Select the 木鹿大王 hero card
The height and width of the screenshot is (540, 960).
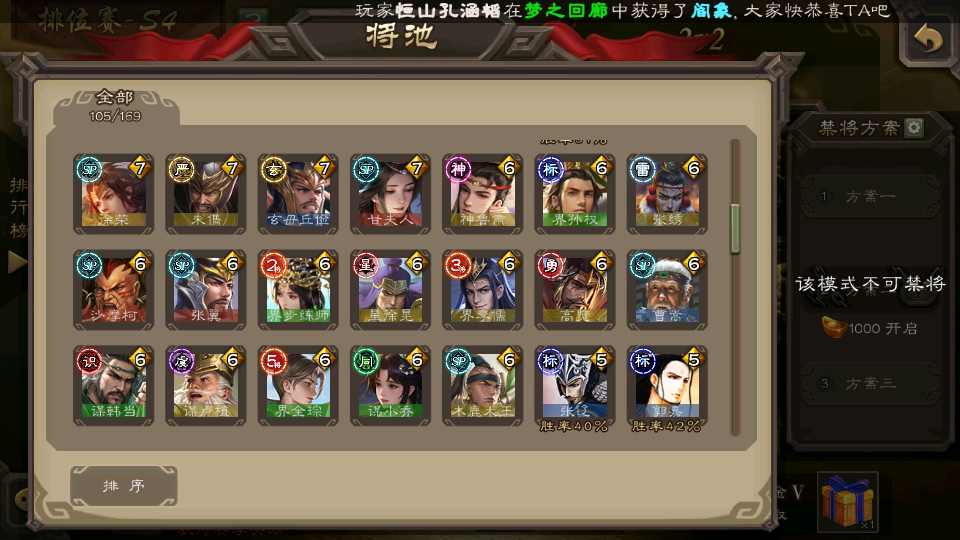click(x=483, y=386)
